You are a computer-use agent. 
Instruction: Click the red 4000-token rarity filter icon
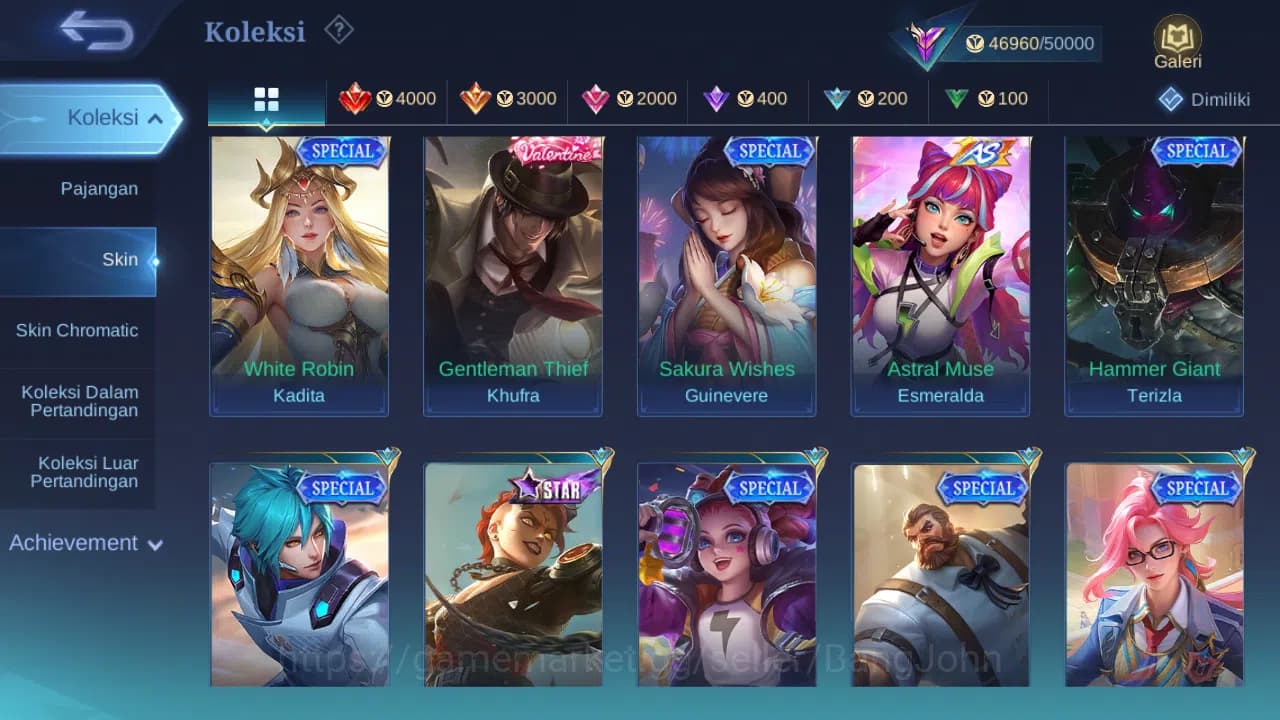[x=358, y=99]
